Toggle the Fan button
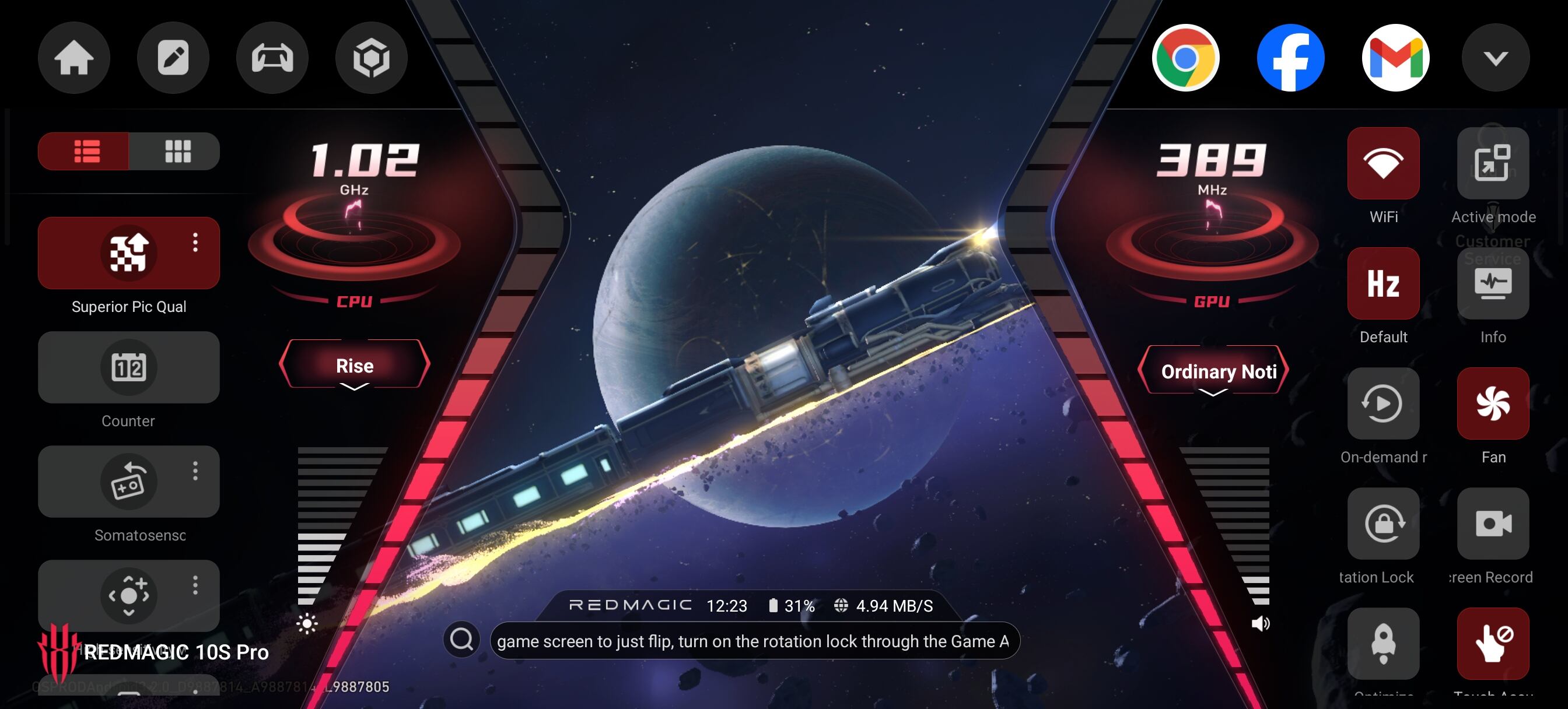This screenshot has width=1568, height=709. 1493,403
